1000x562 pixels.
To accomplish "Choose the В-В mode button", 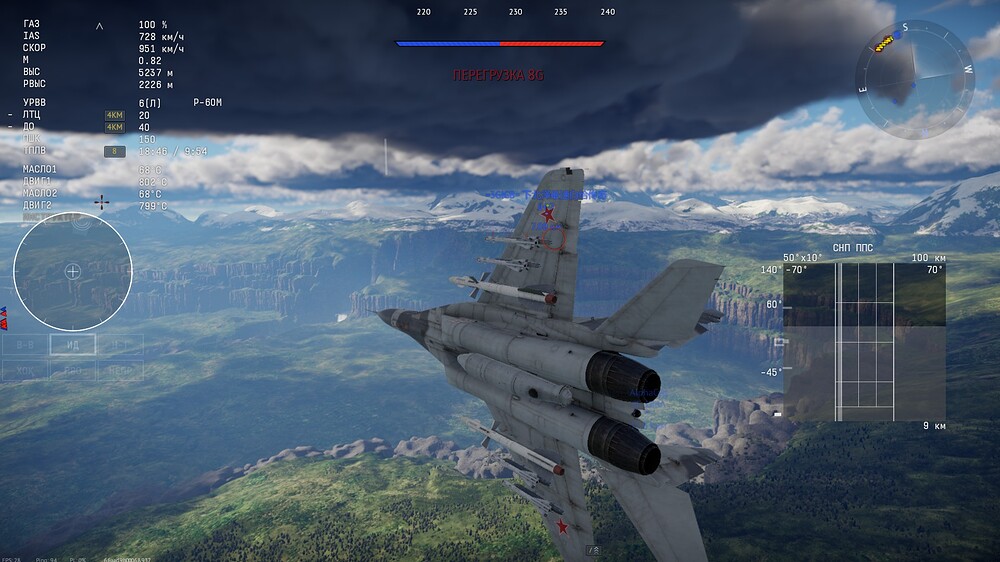I will 24,345.
